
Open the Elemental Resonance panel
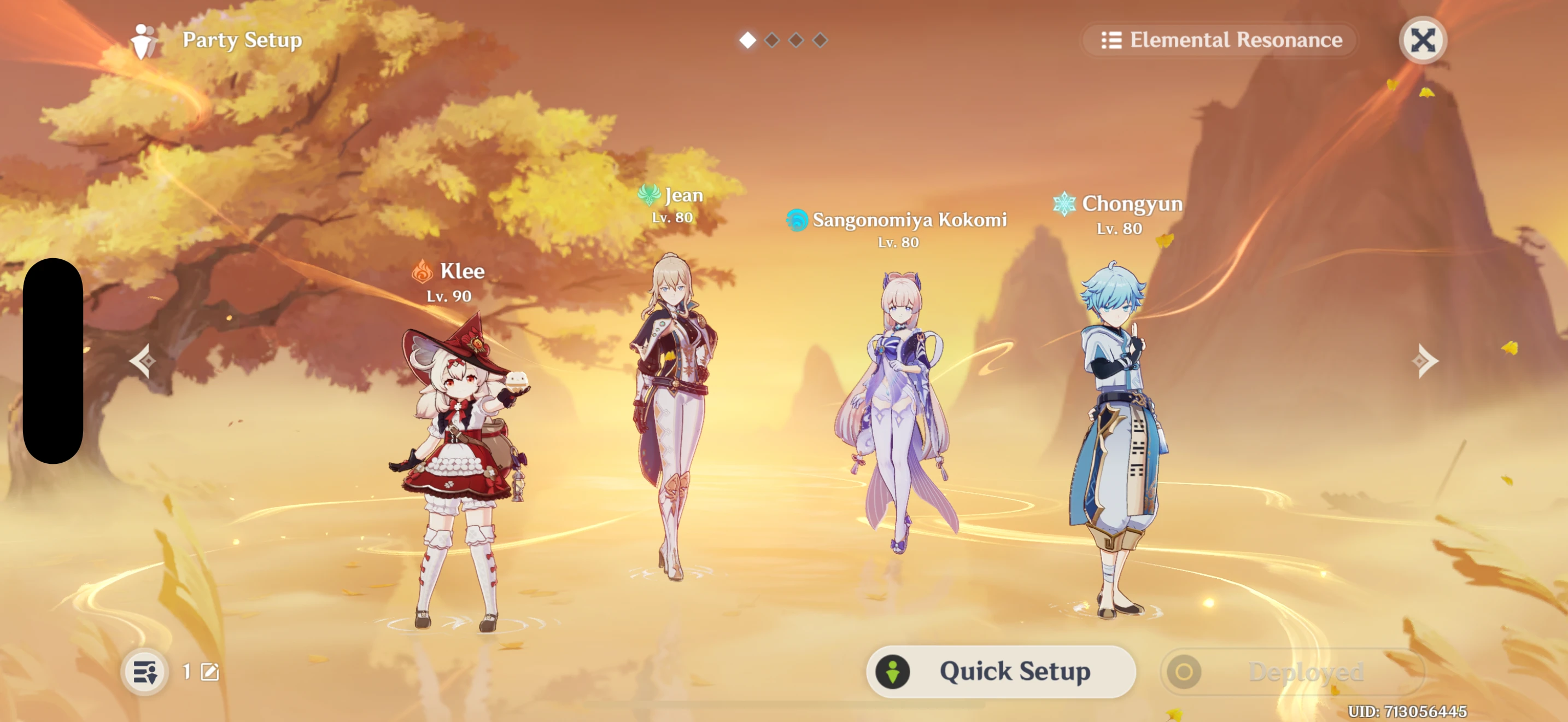point(1219,39)
